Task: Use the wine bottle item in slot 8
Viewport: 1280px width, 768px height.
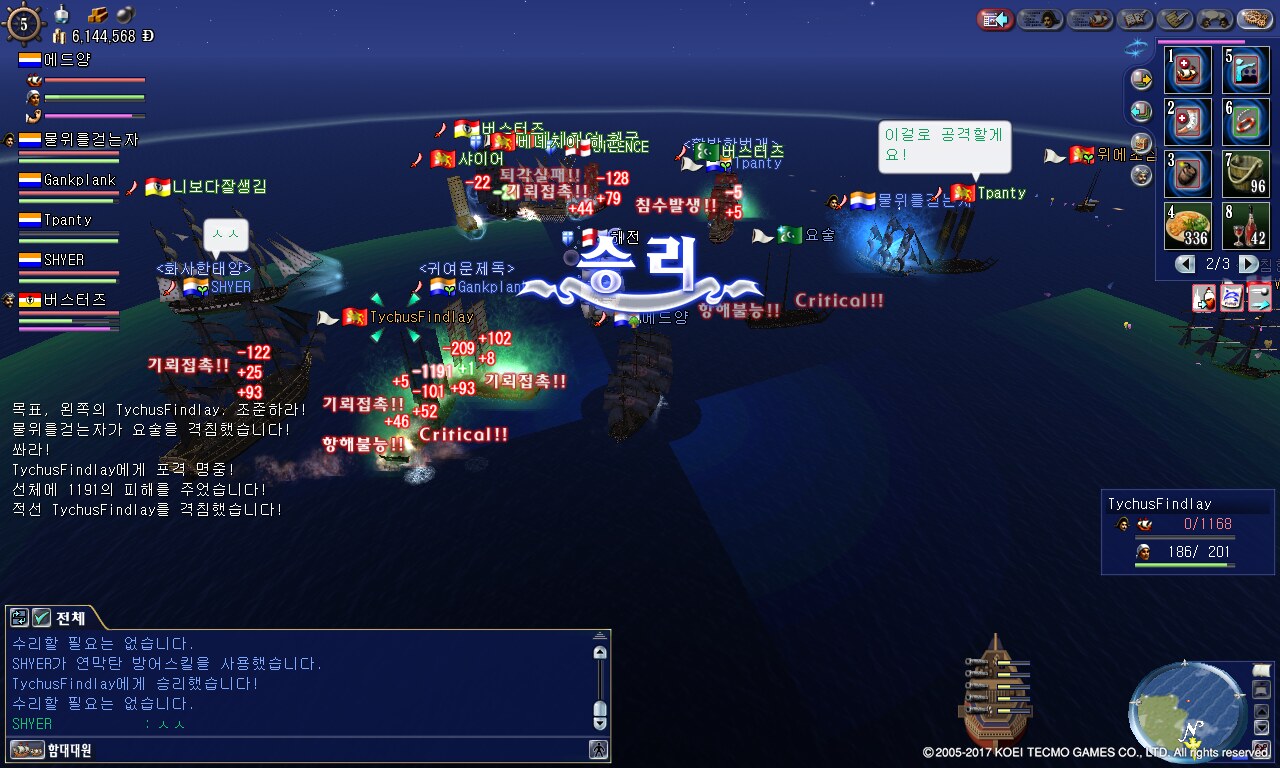Action: [1246, 226]
